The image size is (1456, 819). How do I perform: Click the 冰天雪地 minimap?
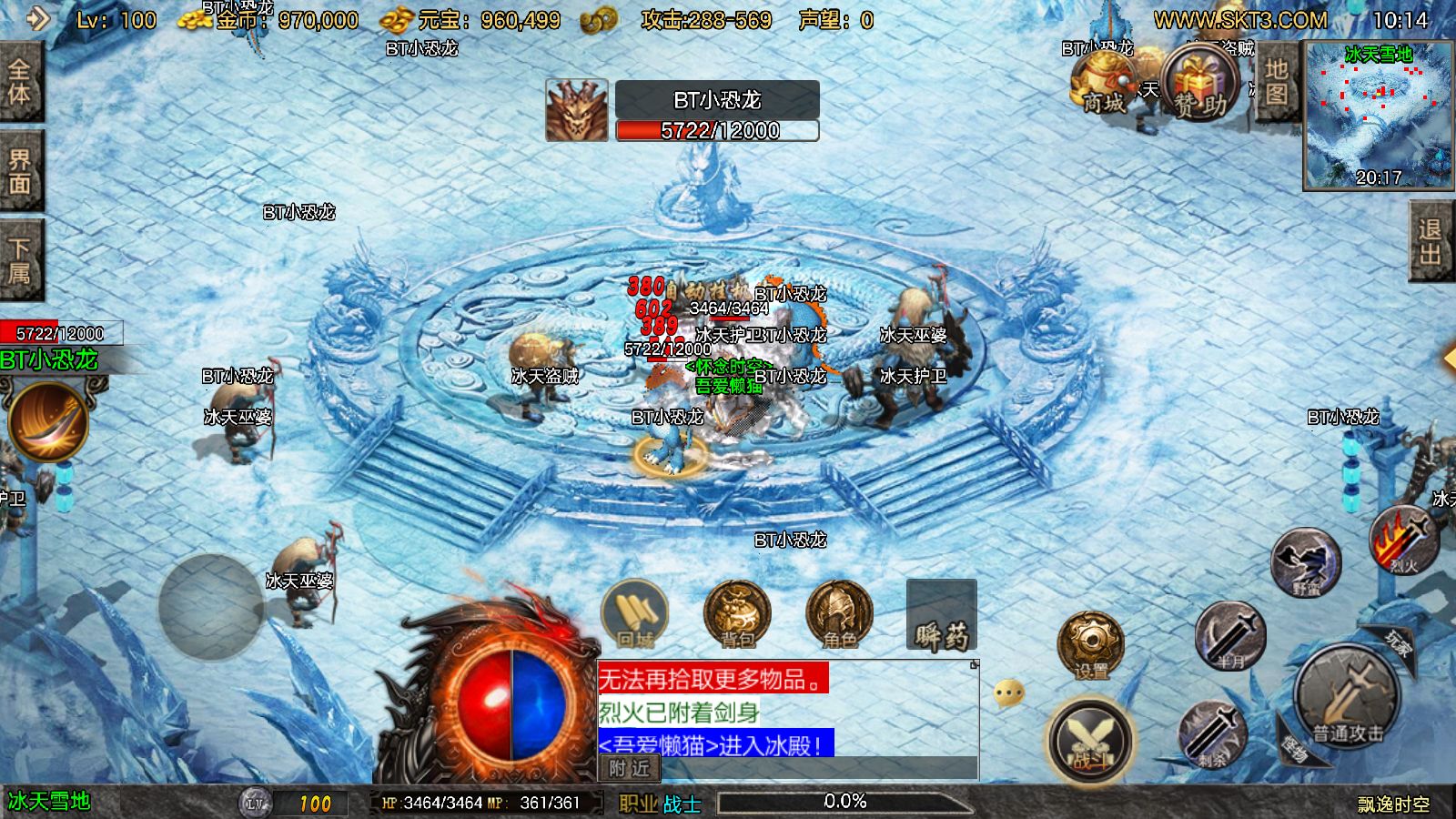coord(1378,116)
